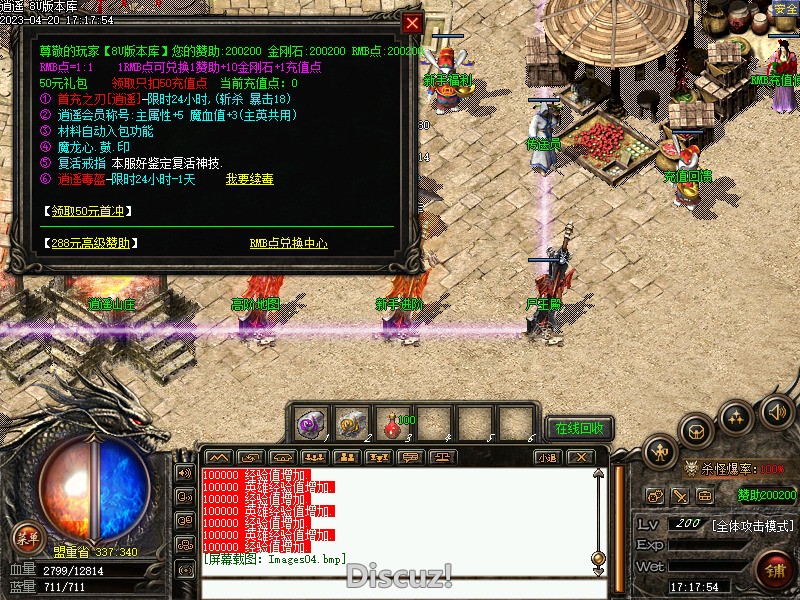
Task: Click the 小退 logout button on chat bar
Action: click(x=546, y=457)
